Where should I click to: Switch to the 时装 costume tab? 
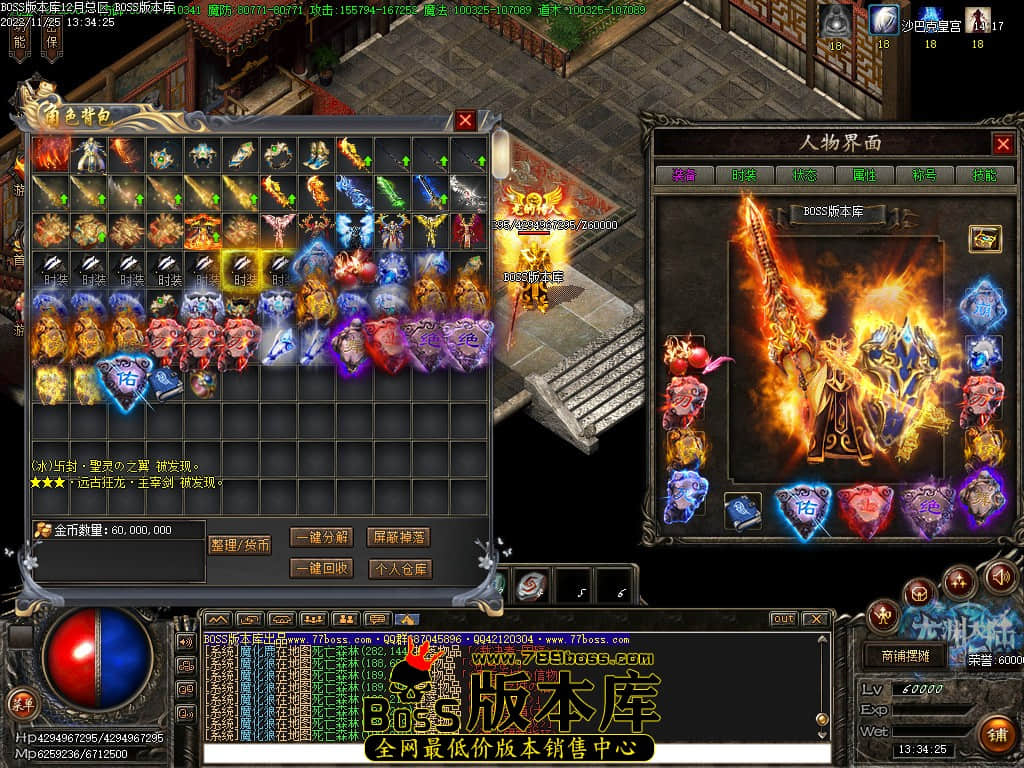pos(744,175)
